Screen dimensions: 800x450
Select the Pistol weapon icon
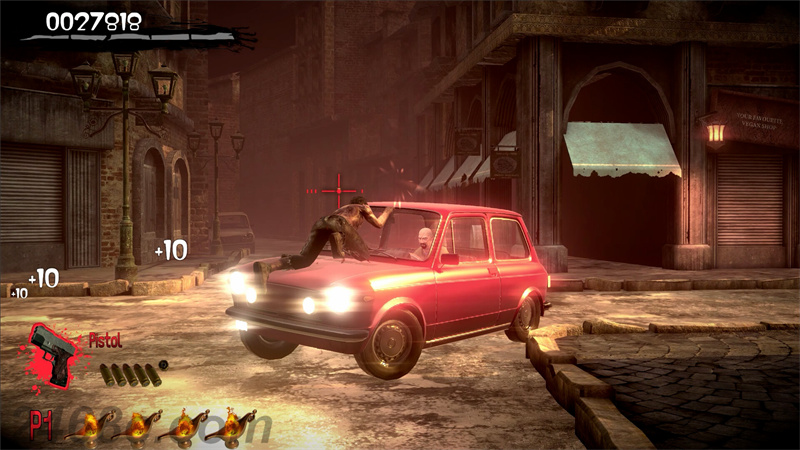52,354
